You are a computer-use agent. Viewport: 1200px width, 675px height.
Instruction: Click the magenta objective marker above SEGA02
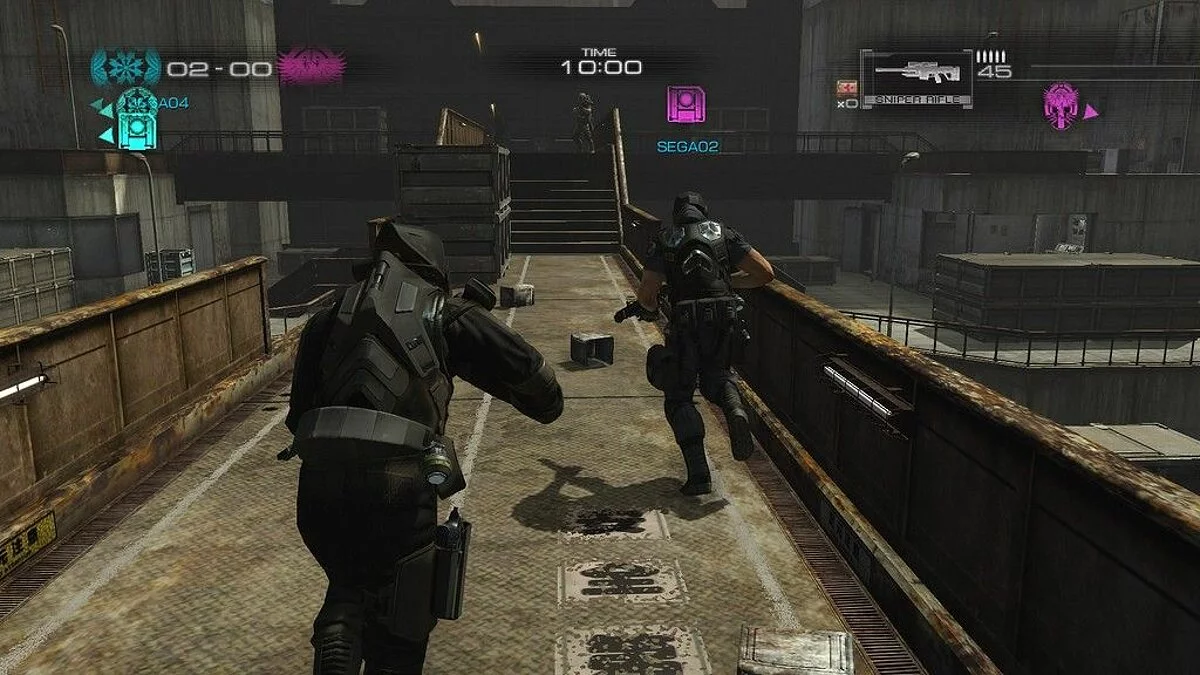point(686,105)
